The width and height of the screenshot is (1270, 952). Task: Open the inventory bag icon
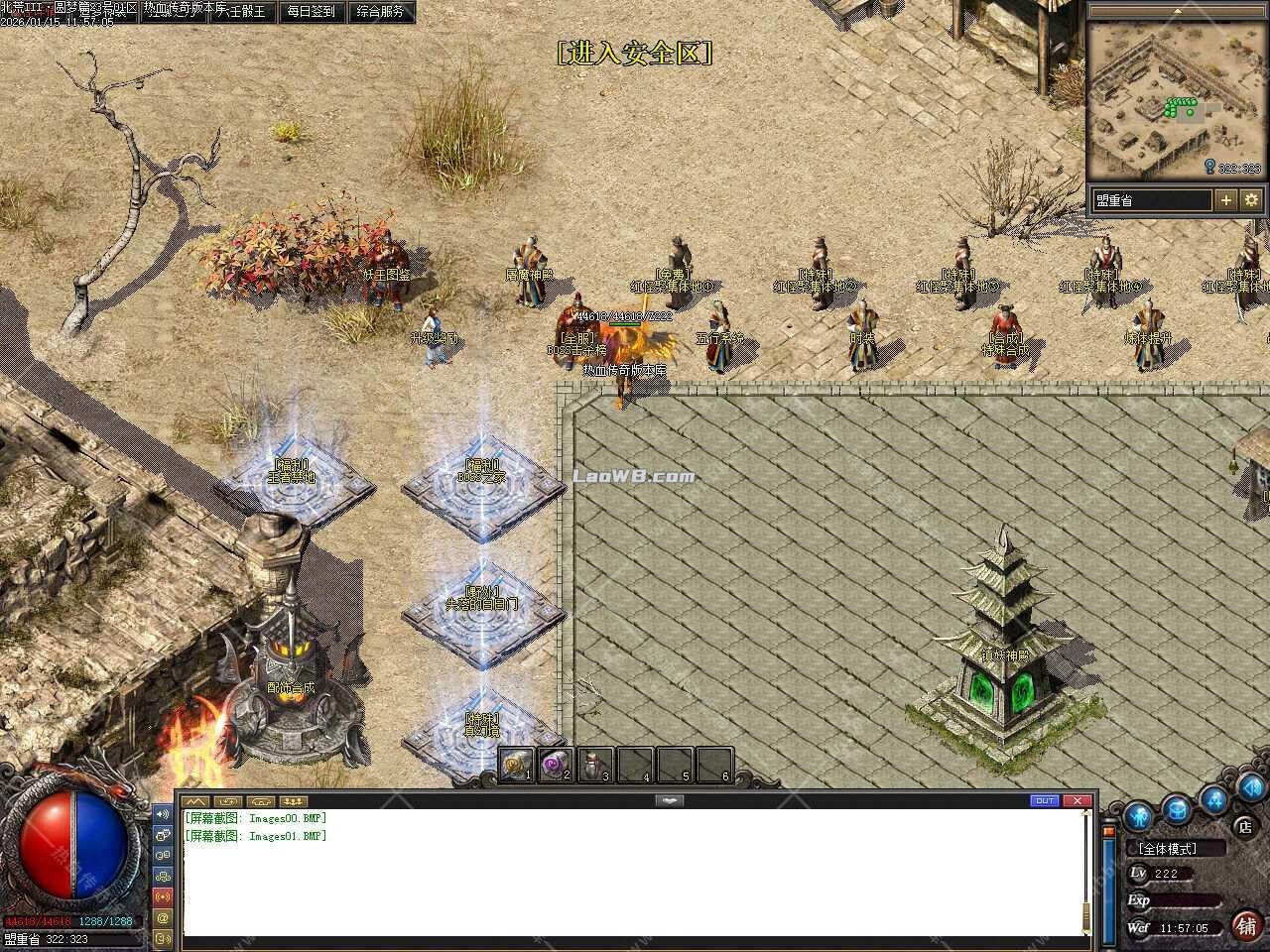pyautogui.click(x=1176, y=810)
